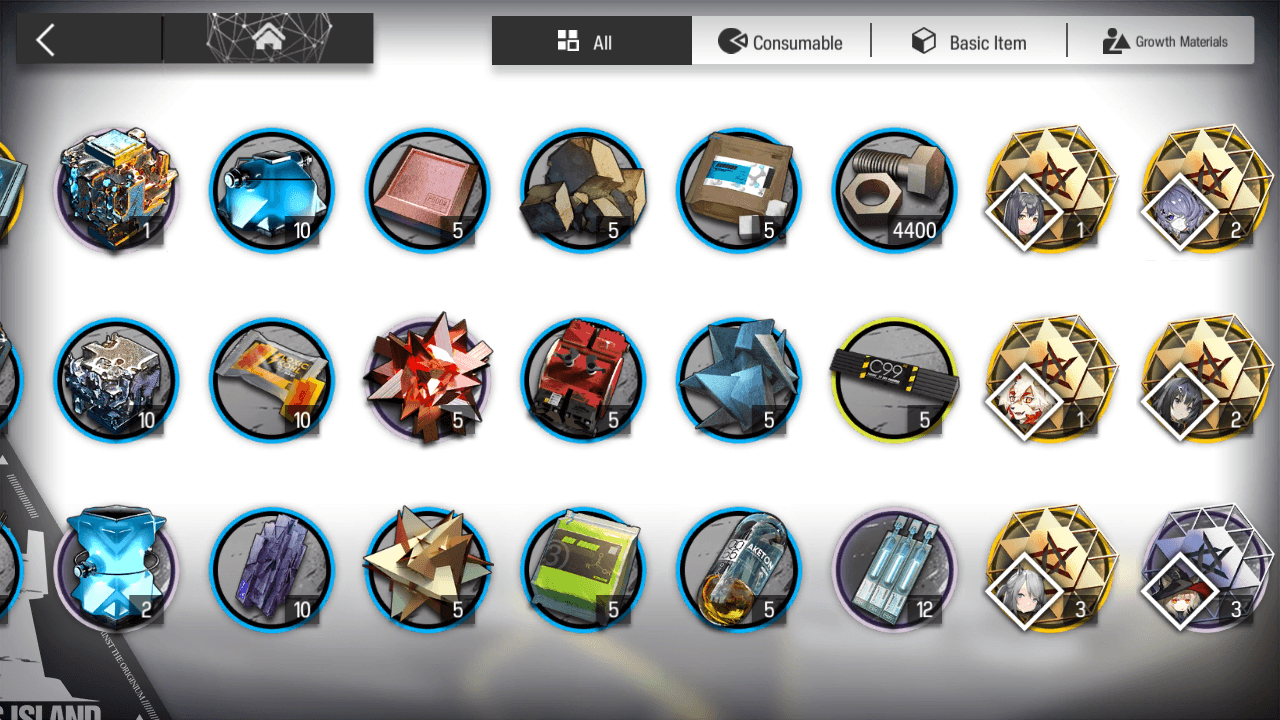
Task: Select the dark rock chunks item
Action: (583, 190)
